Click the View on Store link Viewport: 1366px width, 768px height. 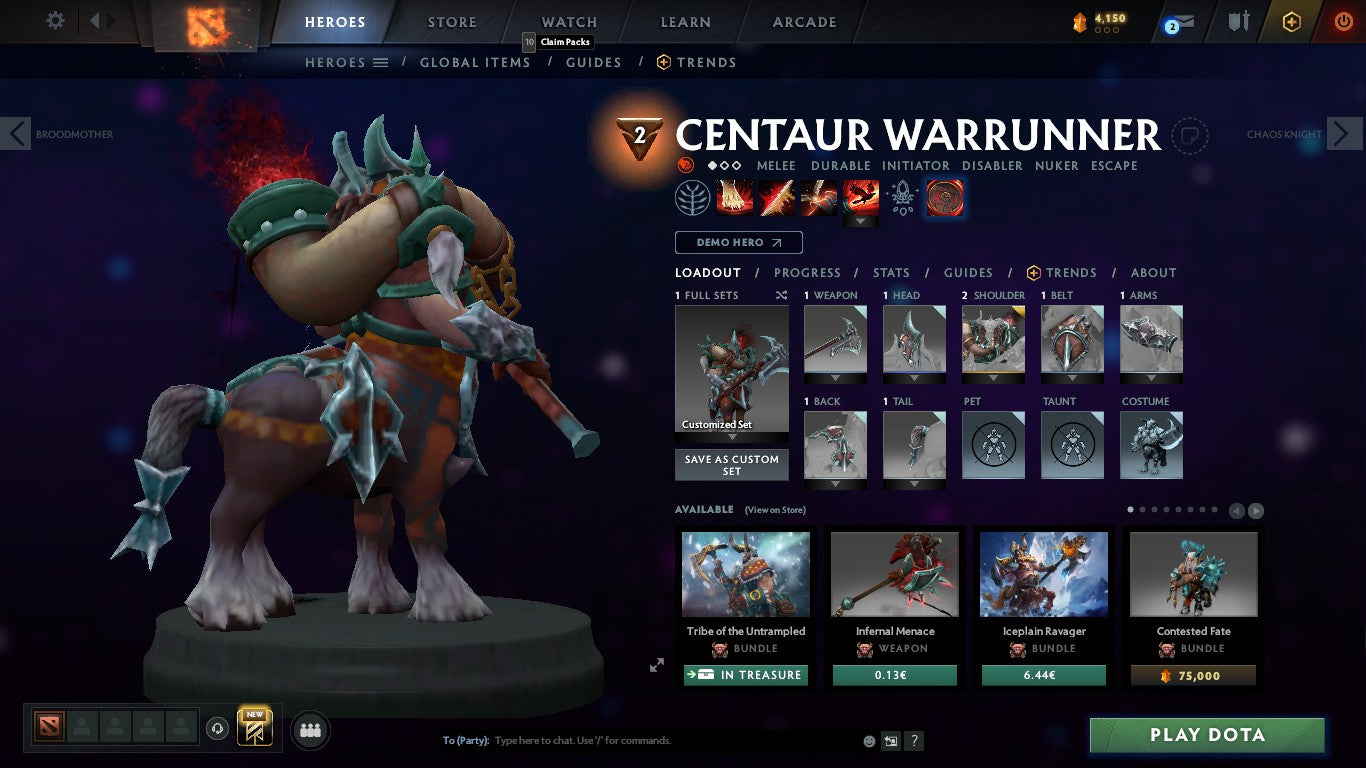pos(775,509)
